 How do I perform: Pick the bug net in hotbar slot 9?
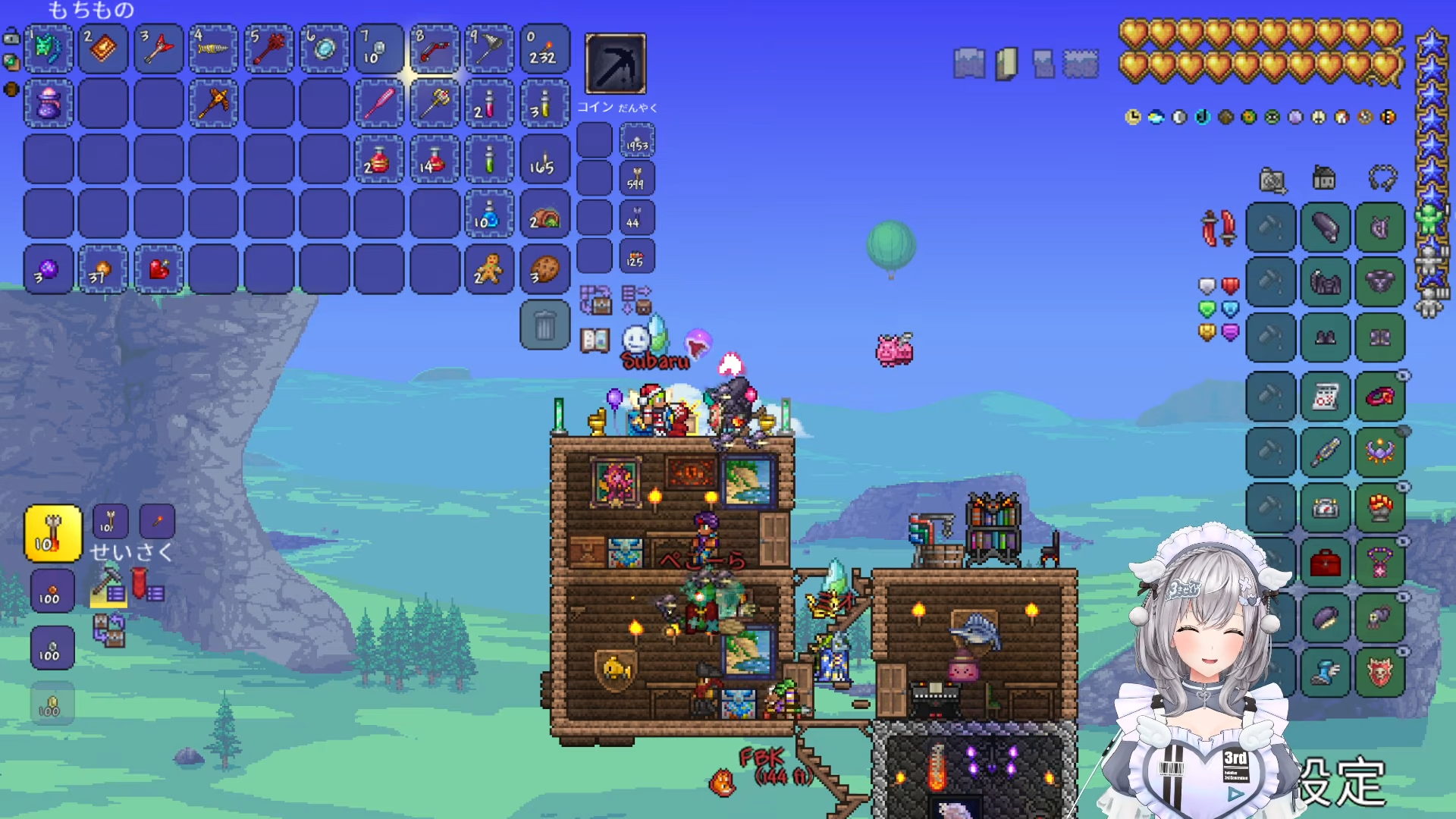[489, 49]
